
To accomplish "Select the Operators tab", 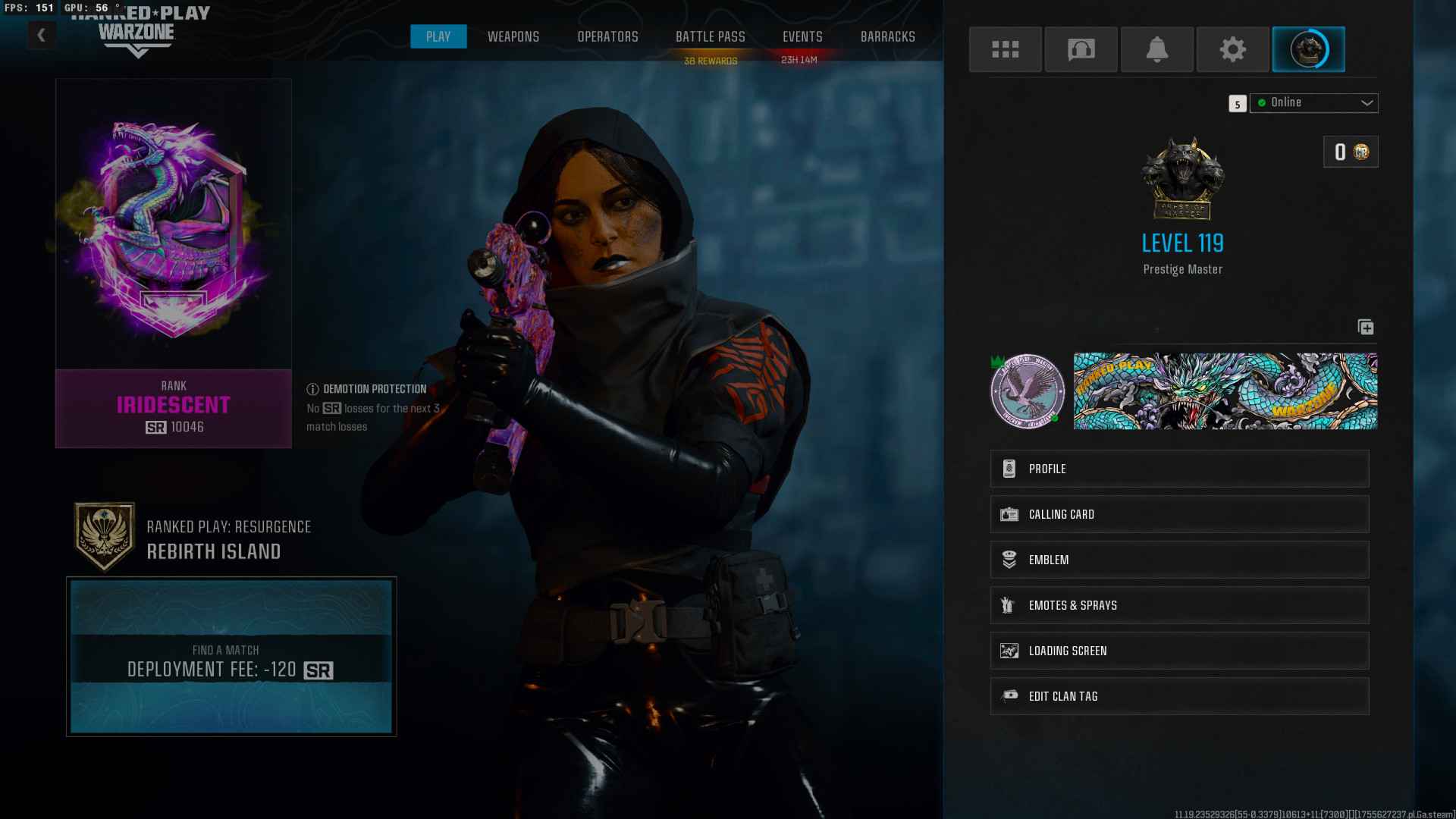I will click(607, 36).
